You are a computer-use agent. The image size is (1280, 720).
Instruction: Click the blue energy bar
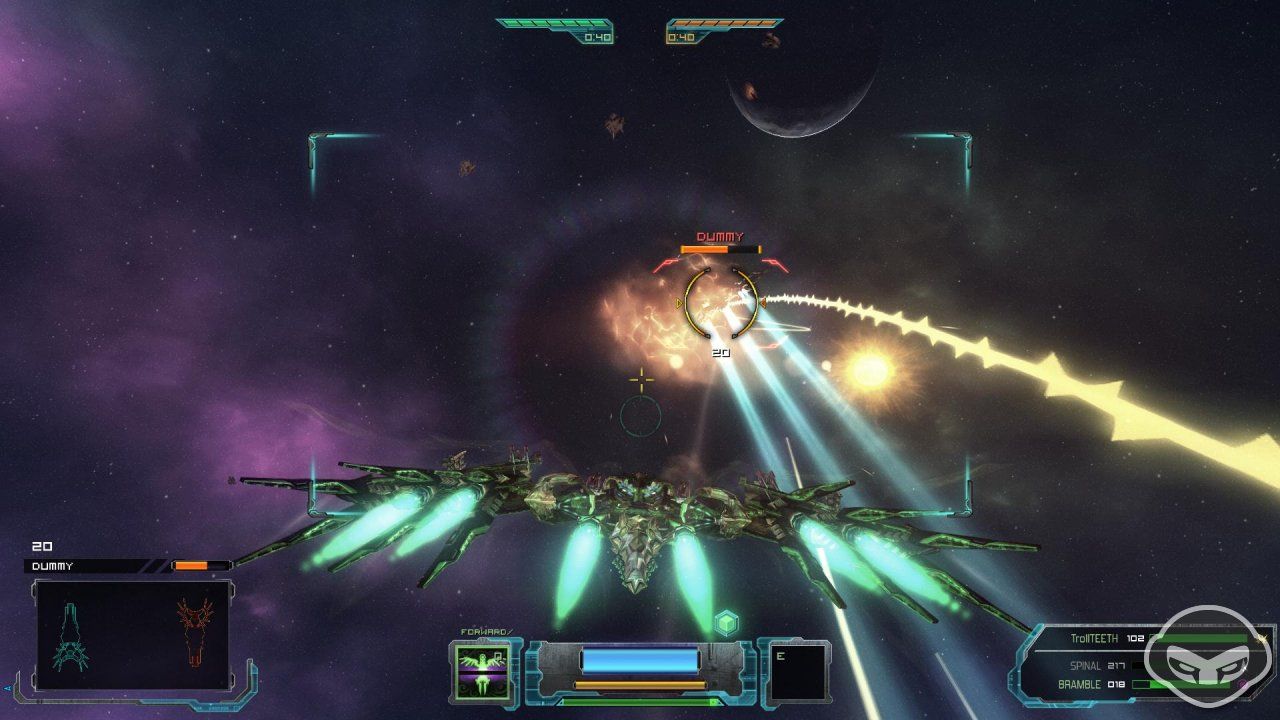click(x=640, y=660)
